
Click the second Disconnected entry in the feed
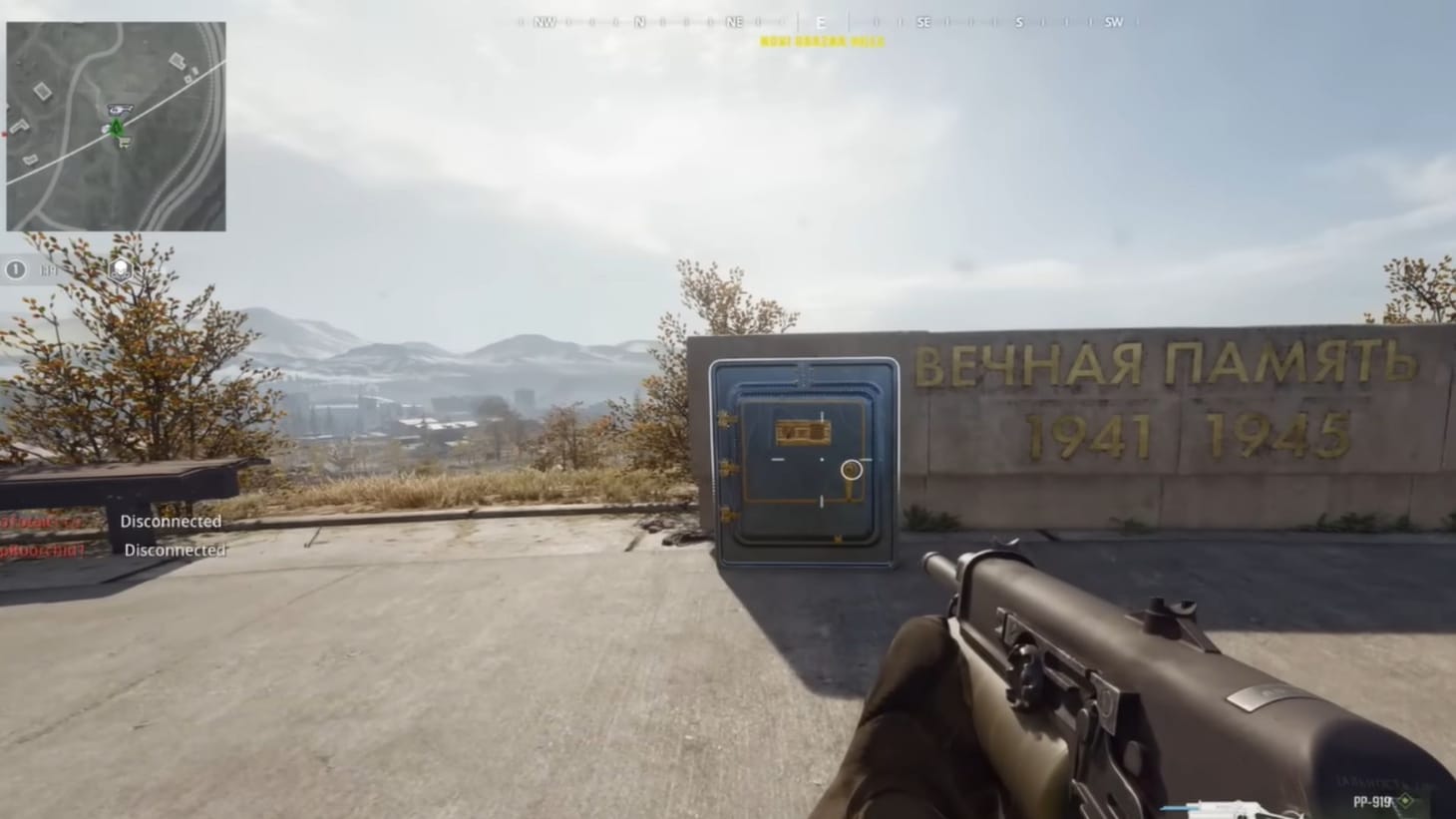pyautogui.click(x=176, y=549)
